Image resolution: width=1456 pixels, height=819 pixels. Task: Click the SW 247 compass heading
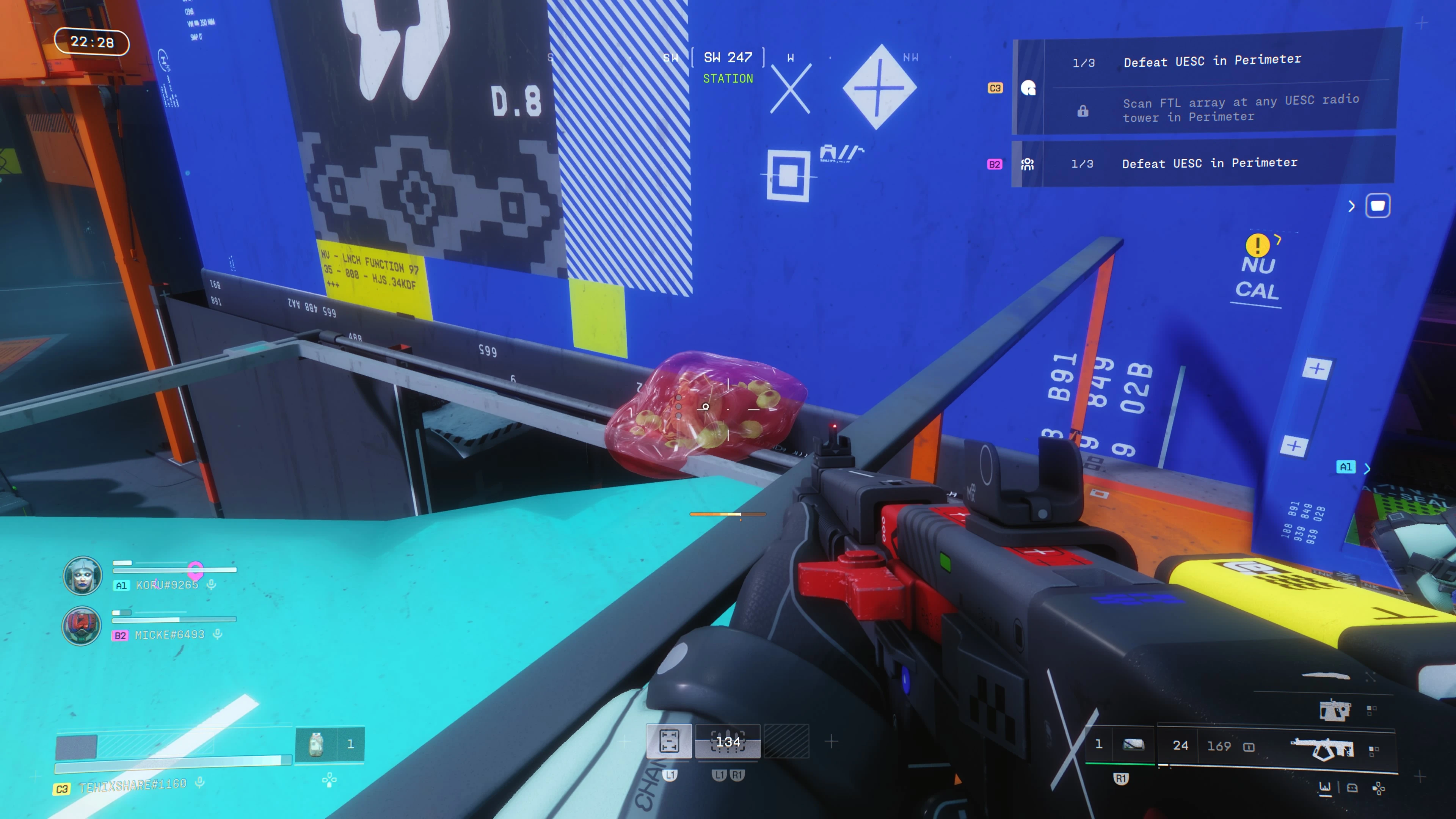728,58
